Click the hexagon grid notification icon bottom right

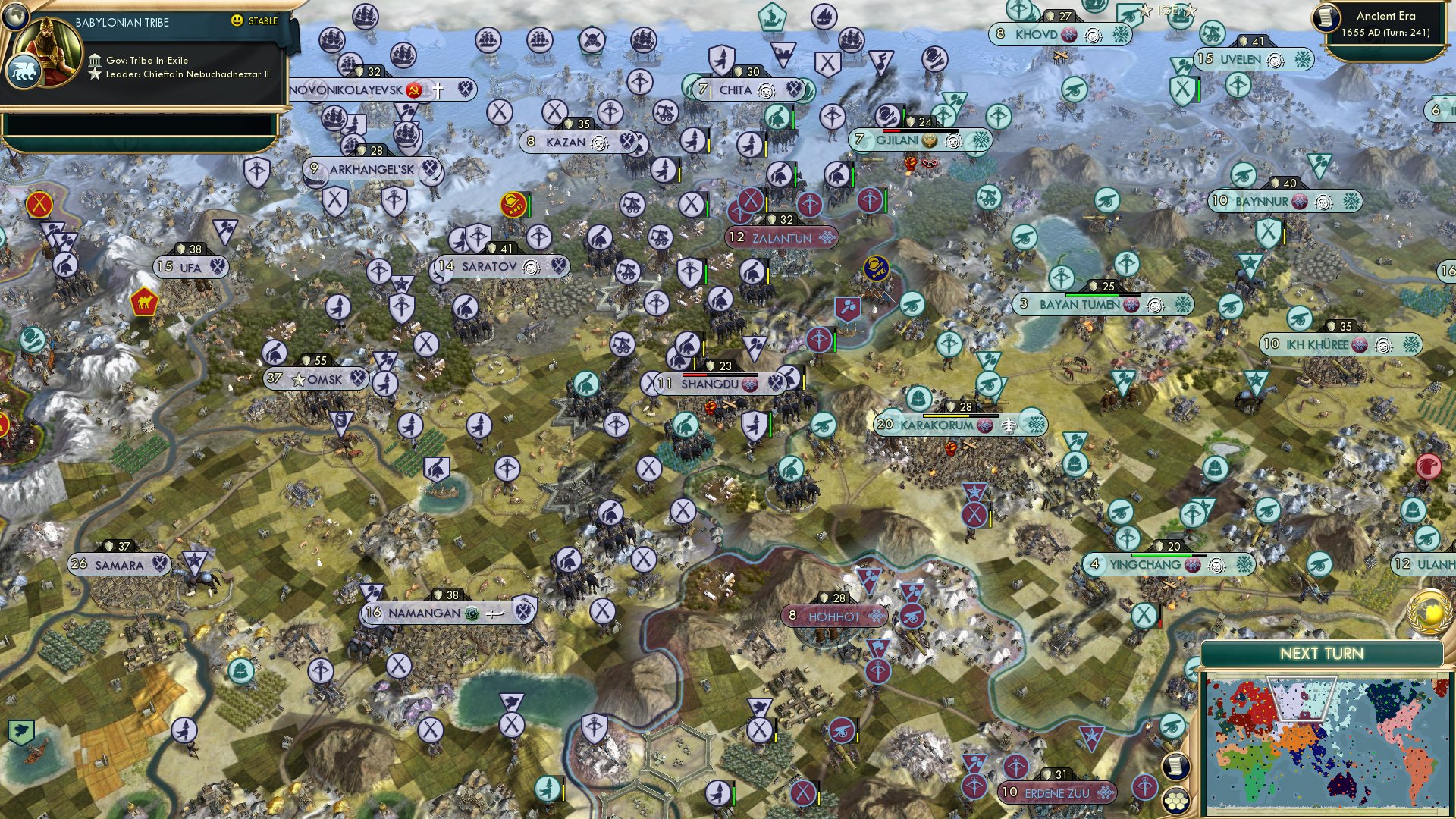1175,800
